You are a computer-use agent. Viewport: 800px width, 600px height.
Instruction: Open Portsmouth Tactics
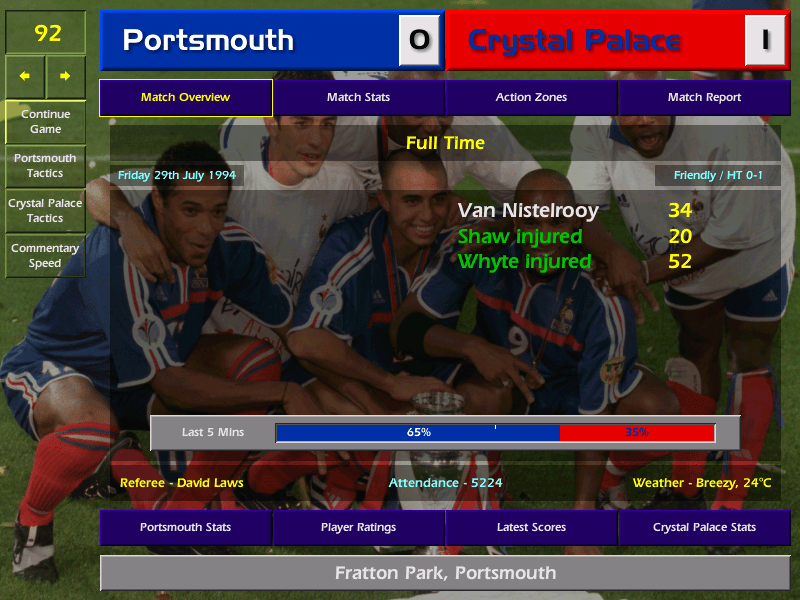pyautogui.click(x=45, y=166)
